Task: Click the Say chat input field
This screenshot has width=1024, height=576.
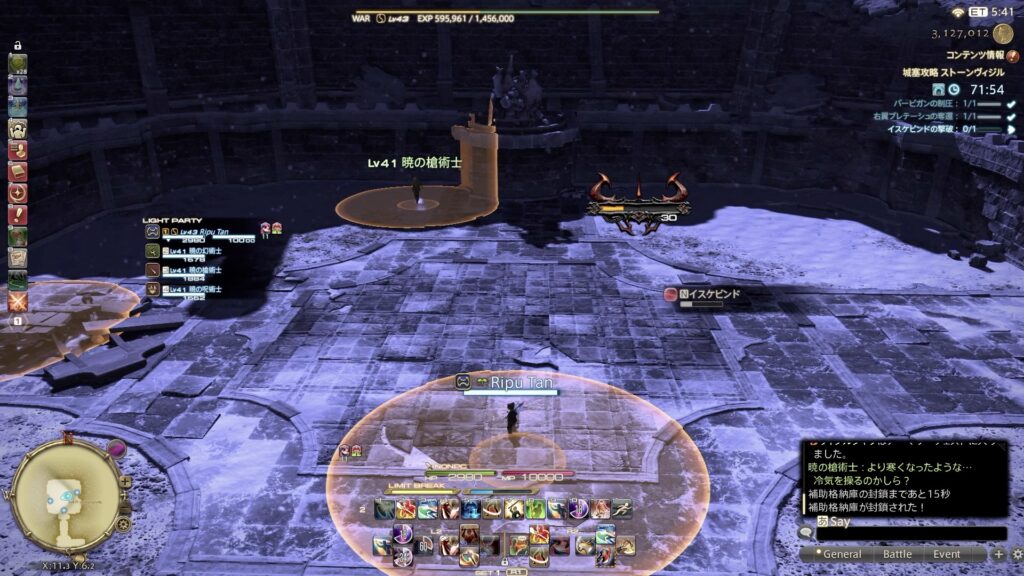Action: [x=910, y=533]
